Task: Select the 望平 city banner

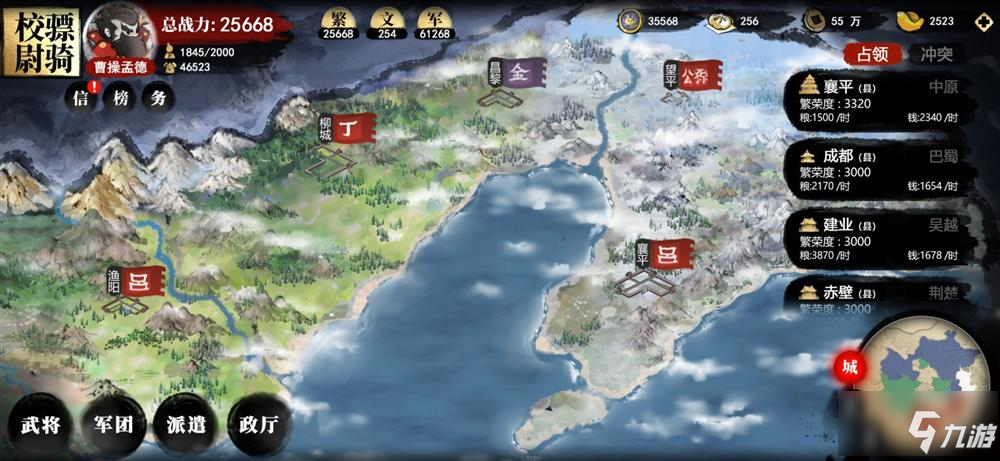Action: click(692, 75)
